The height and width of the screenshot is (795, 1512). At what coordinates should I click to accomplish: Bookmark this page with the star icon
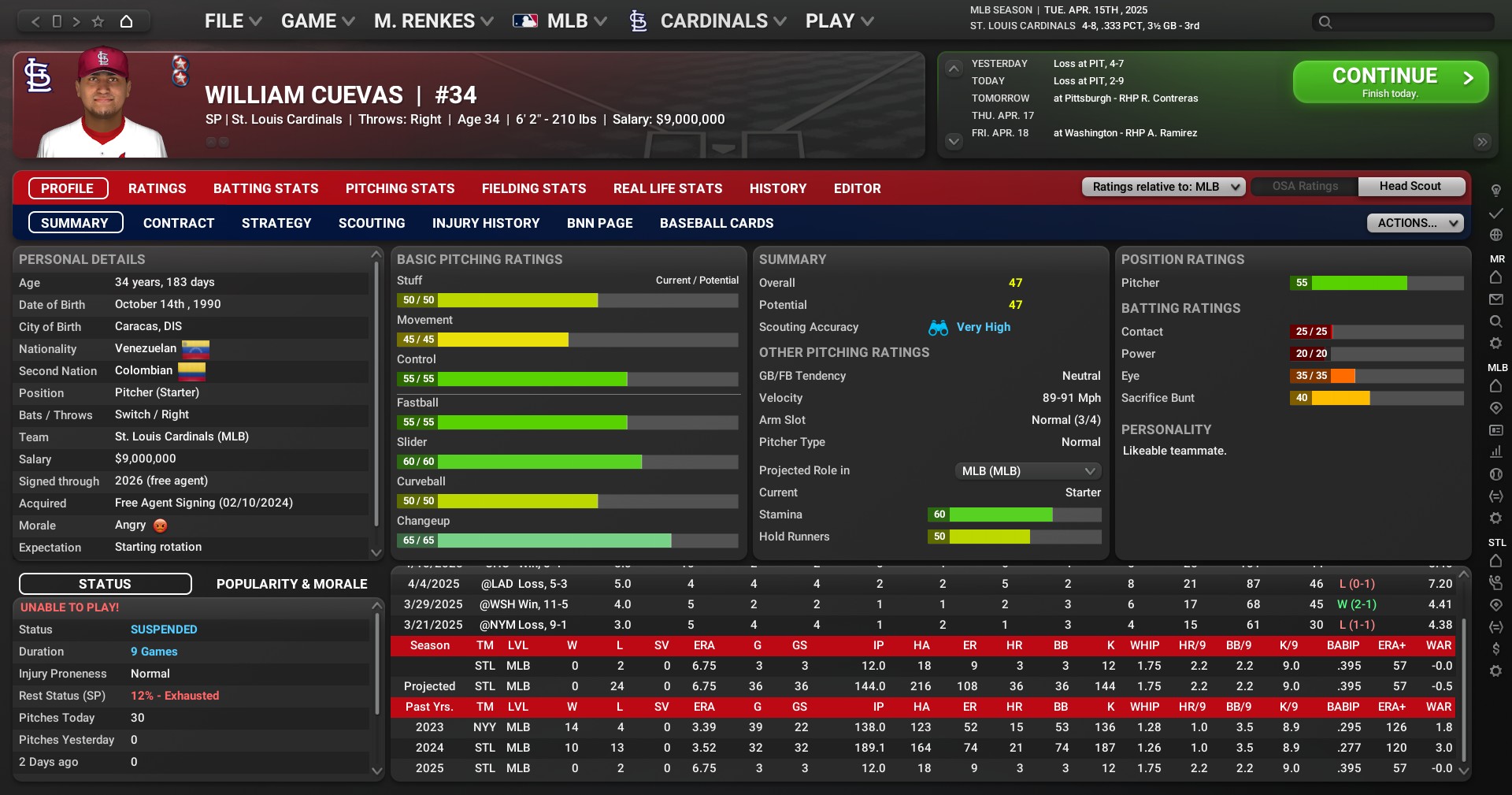pyautogui.click(x=98, y=21)
